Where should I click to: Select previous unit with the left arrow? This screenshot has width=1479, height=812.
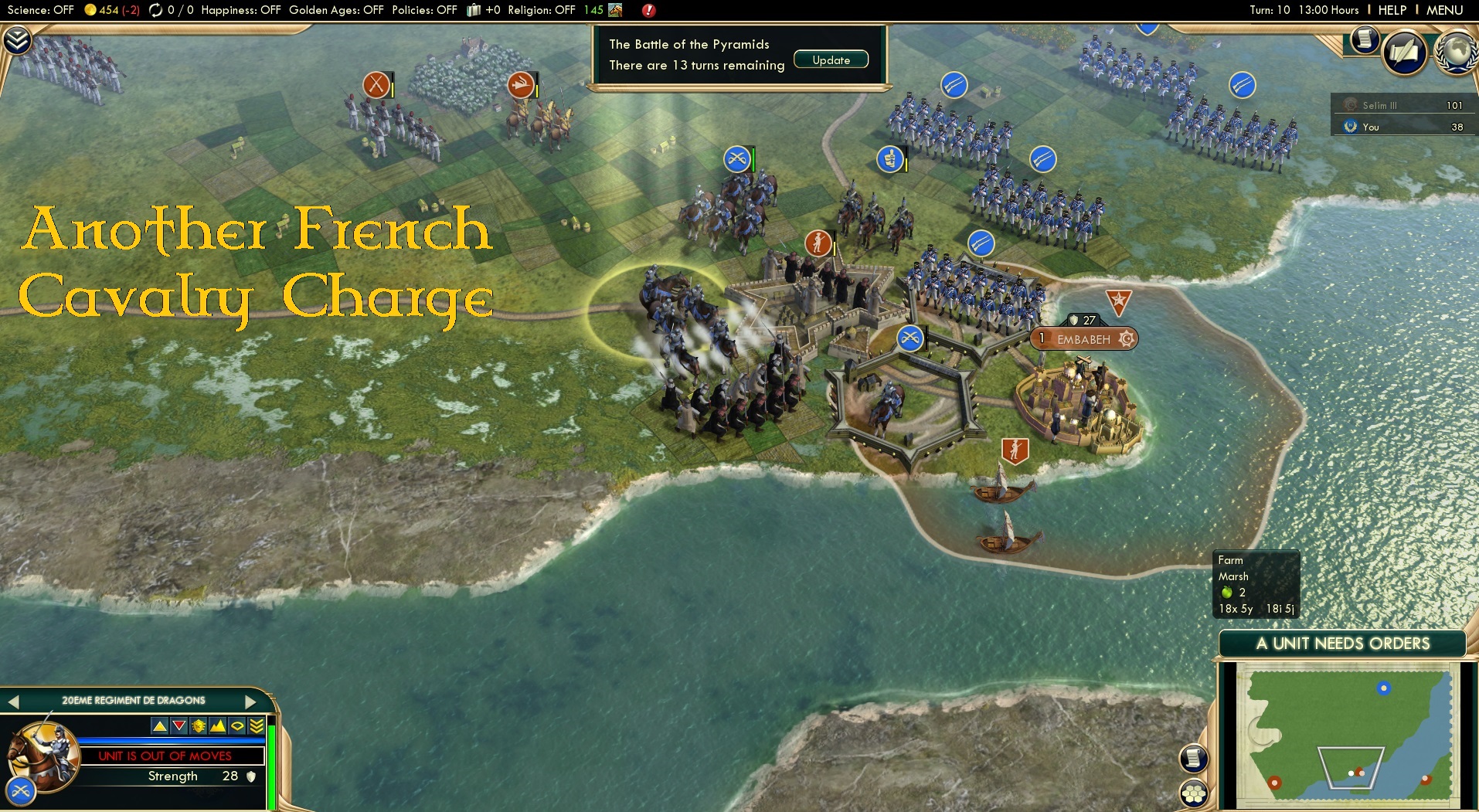coord(14,701)
